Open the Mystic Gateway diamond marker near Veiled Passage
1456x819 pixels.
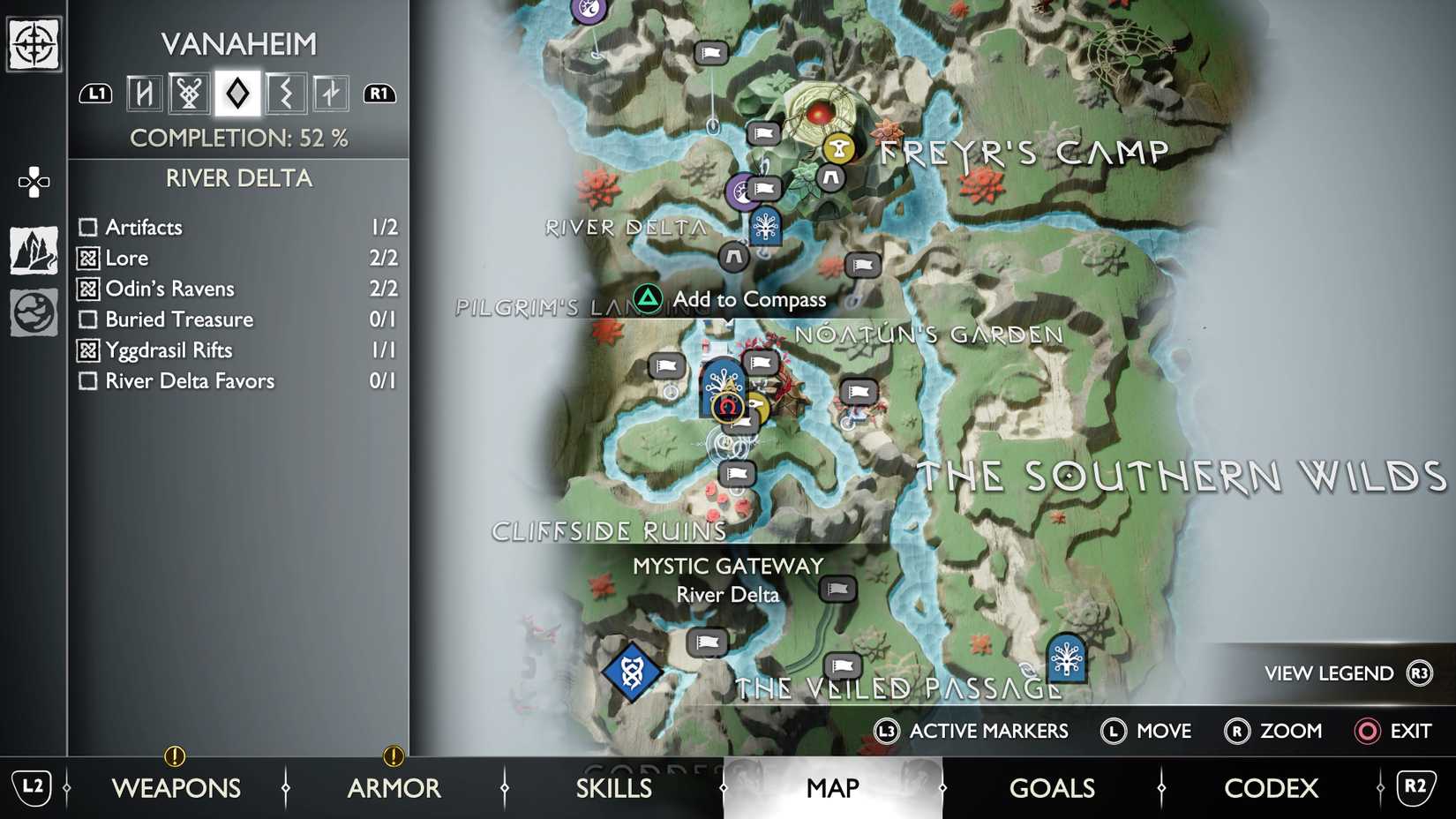[x=634, y=673]
